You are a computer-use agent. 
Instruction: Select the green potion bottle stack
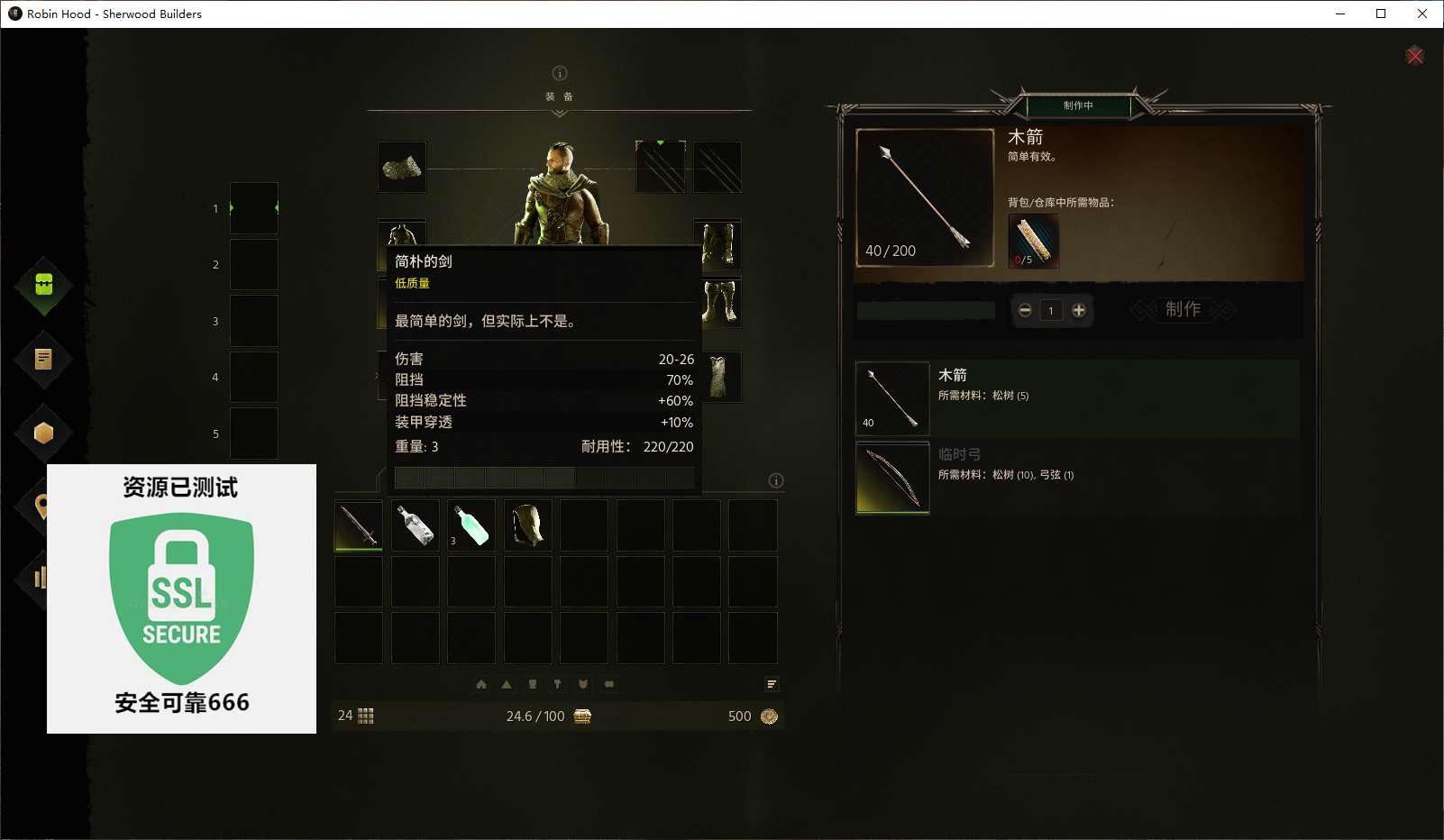(x=471, y=525)
